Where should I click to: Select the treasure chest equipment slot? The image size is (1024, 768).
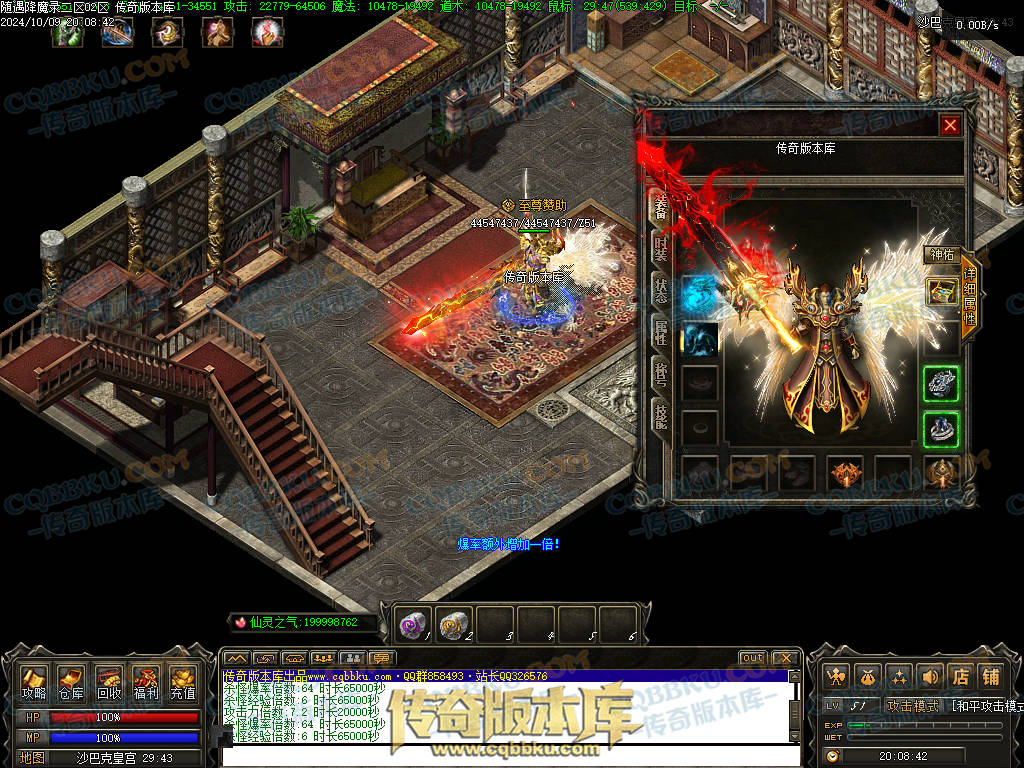tap(941, 292)
